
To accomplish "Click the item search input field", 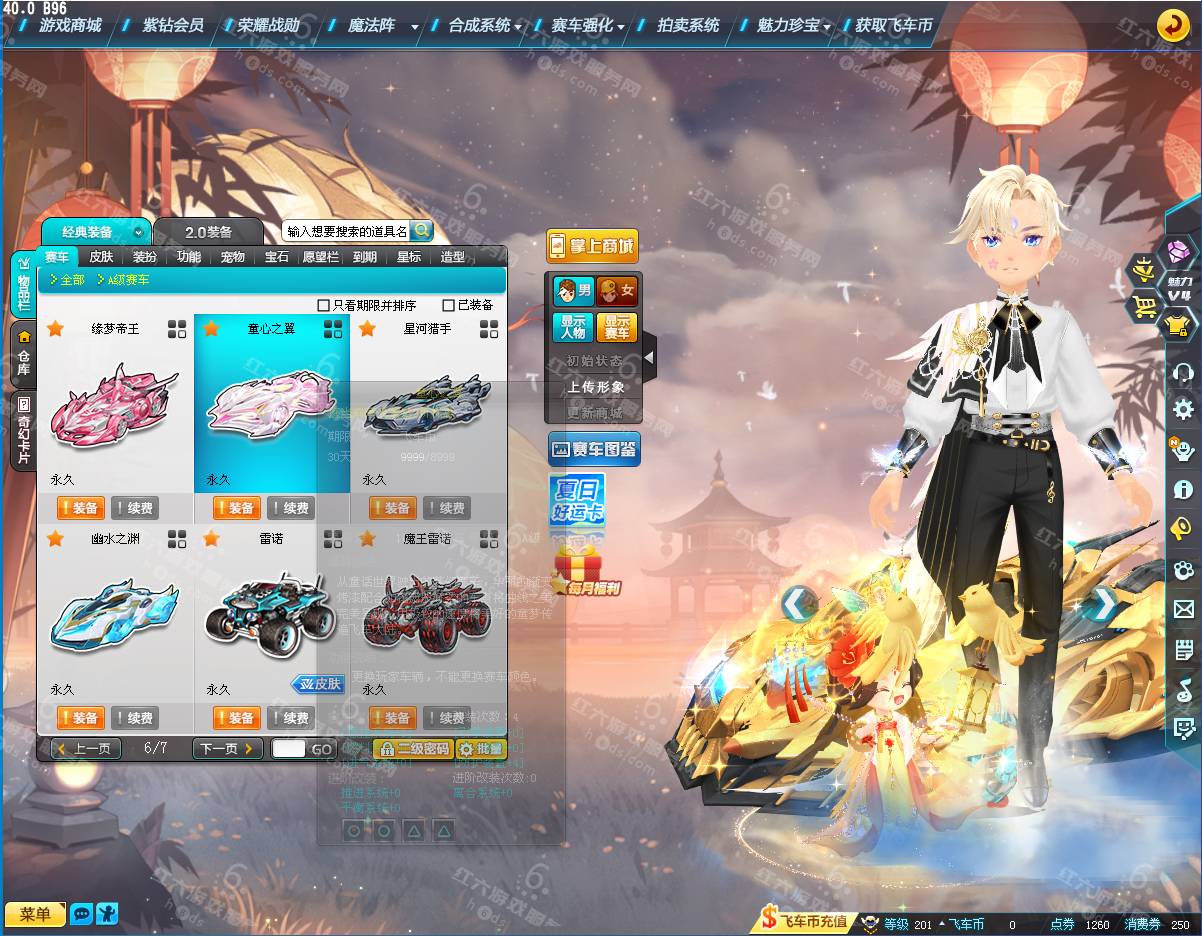I will coord(346,231).
